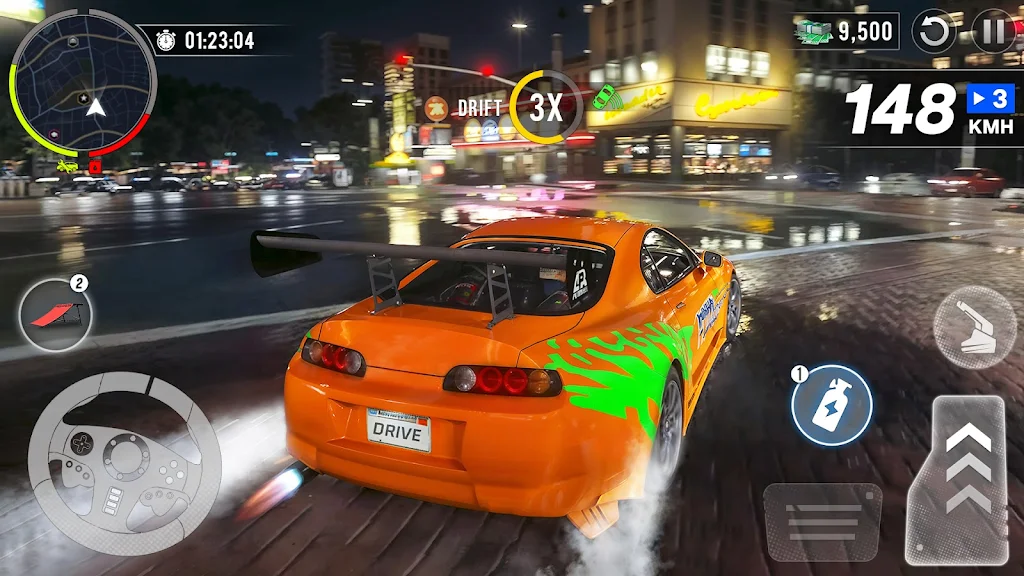
Task: Pull the handbrake lever button
Action: pyautogui.click(x=974, y=327)
